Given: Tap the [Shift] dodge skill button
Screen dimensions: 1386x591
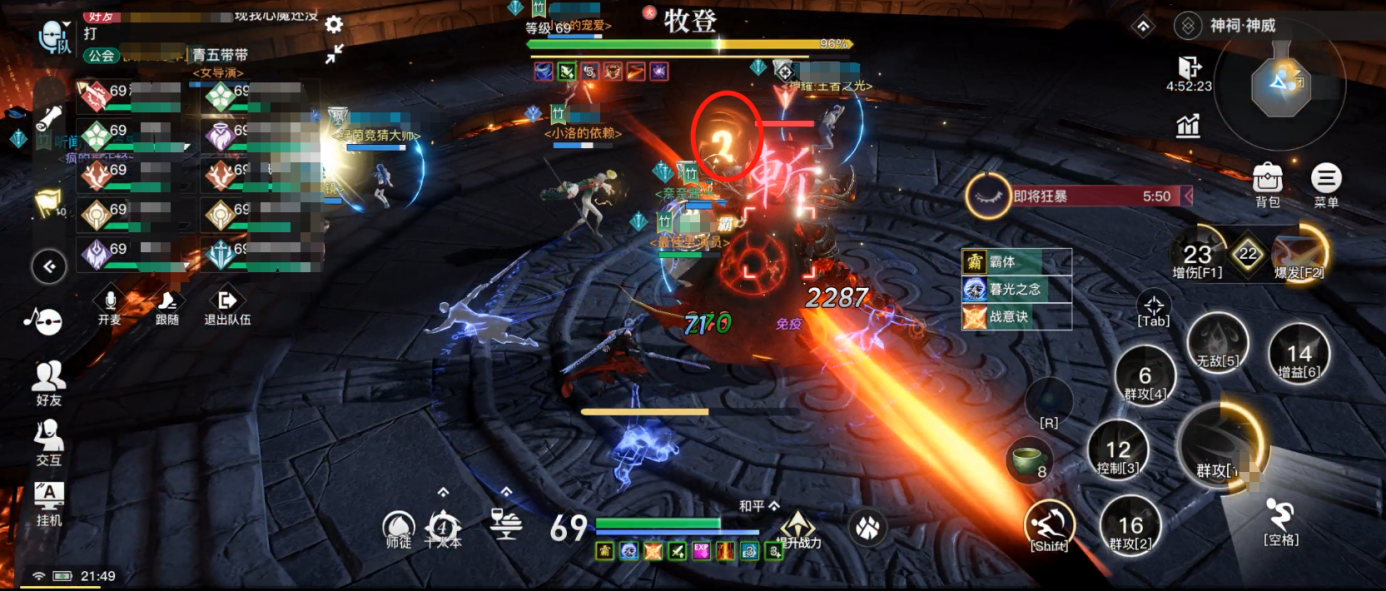Looking at the screenshot, I should pos(1049,525).
